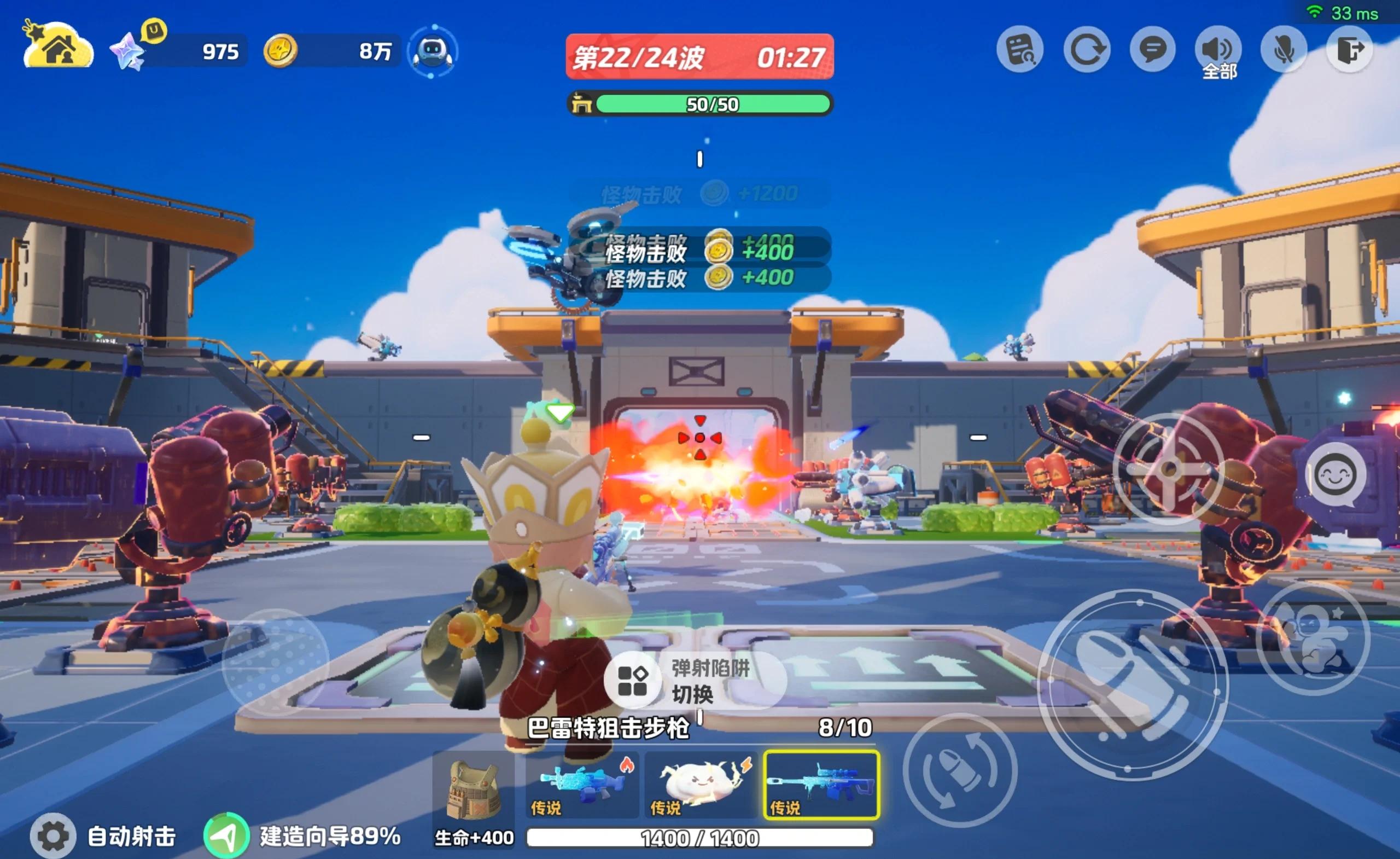
Task: Open the robot assistant icon
Action: [433, 51]
